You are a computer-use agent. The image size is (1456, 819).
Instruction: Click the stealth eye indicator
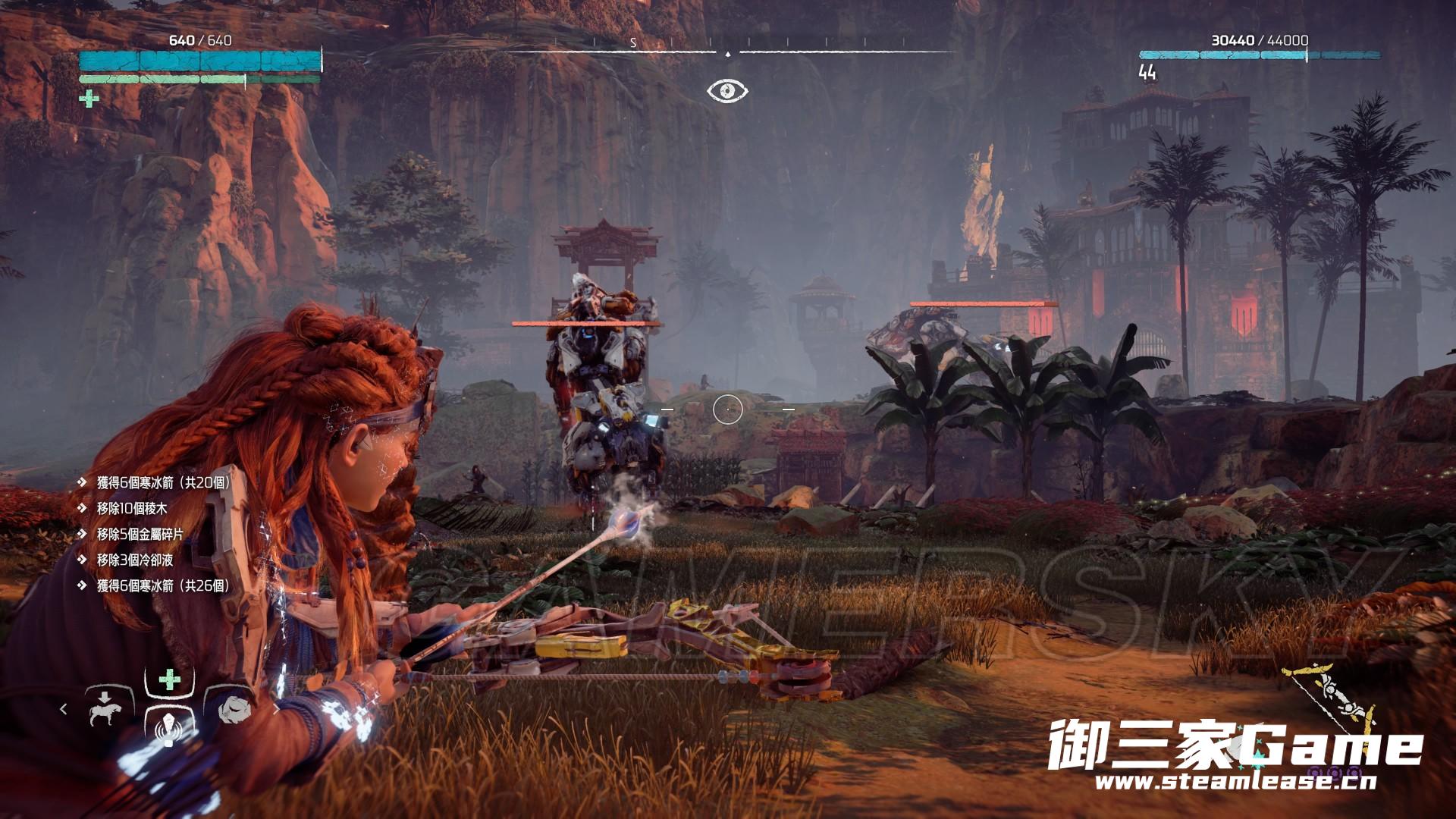(x=727, y=91)
